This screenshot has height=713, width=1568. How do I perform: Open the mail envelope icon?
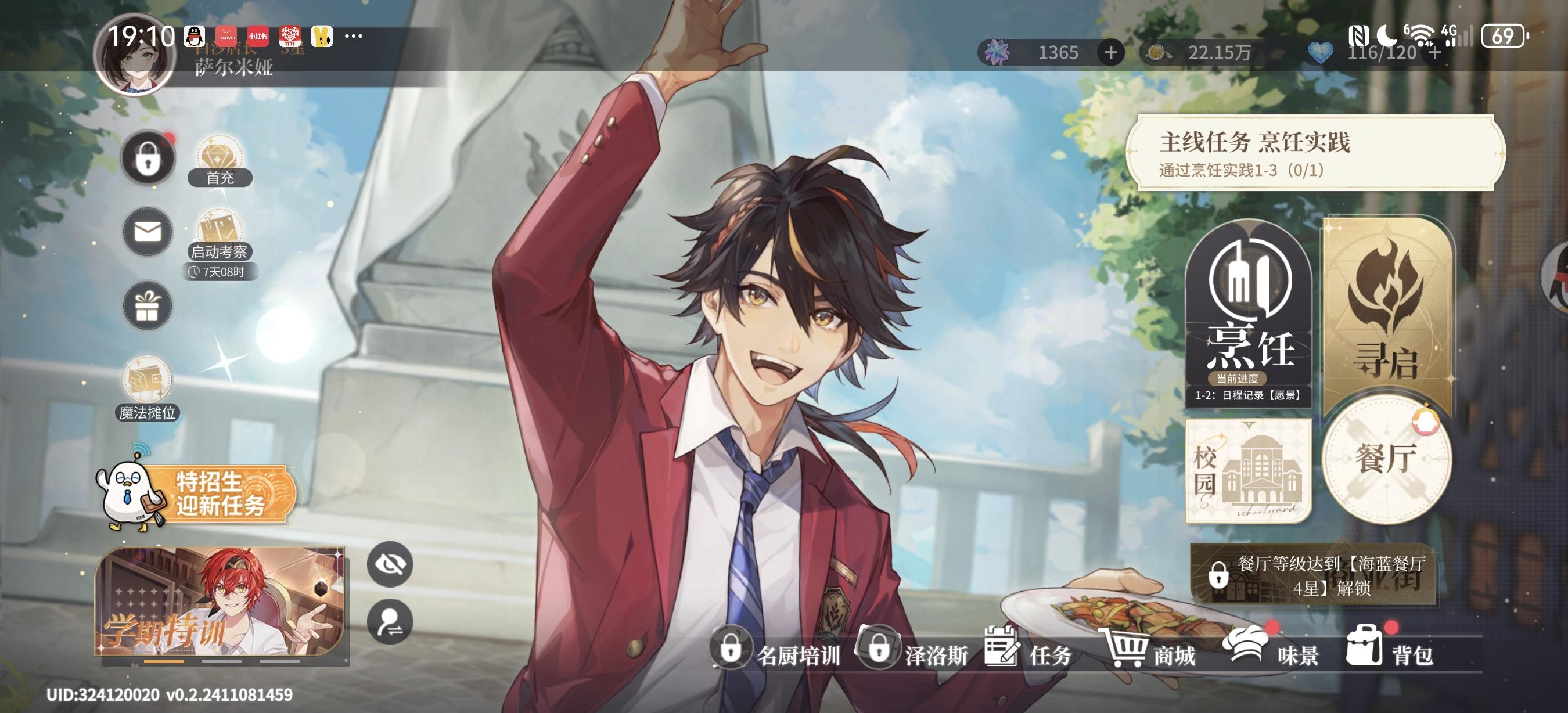148,232
